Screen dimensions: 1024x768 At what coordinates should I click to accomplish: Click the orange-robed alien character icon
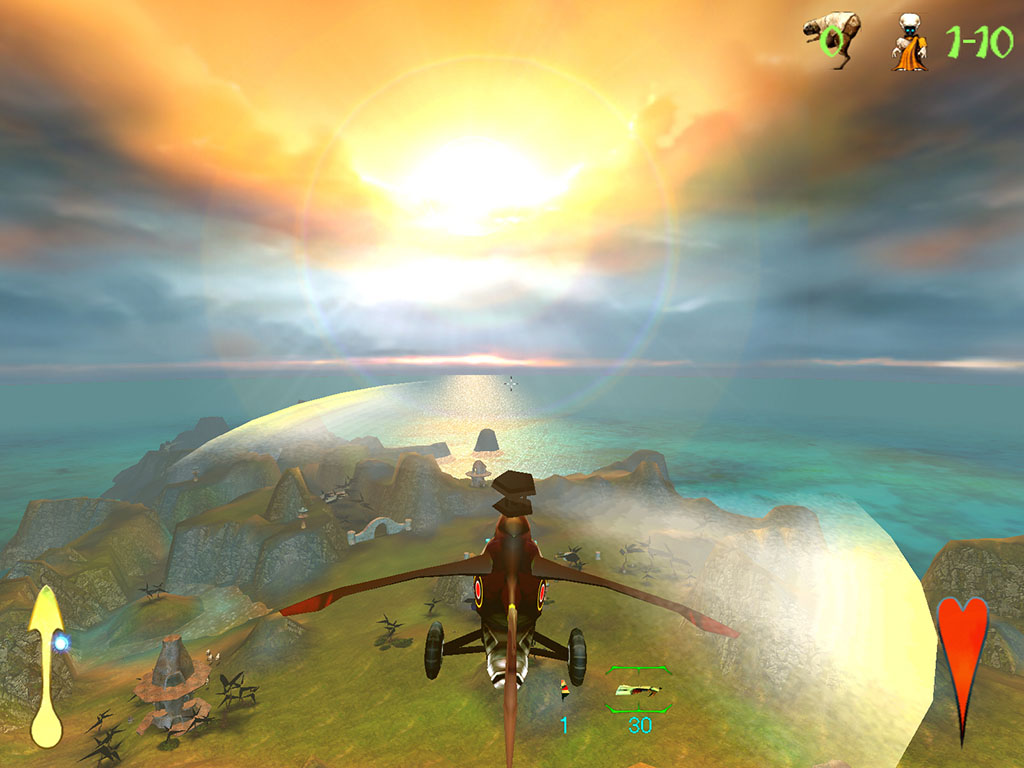909,43
